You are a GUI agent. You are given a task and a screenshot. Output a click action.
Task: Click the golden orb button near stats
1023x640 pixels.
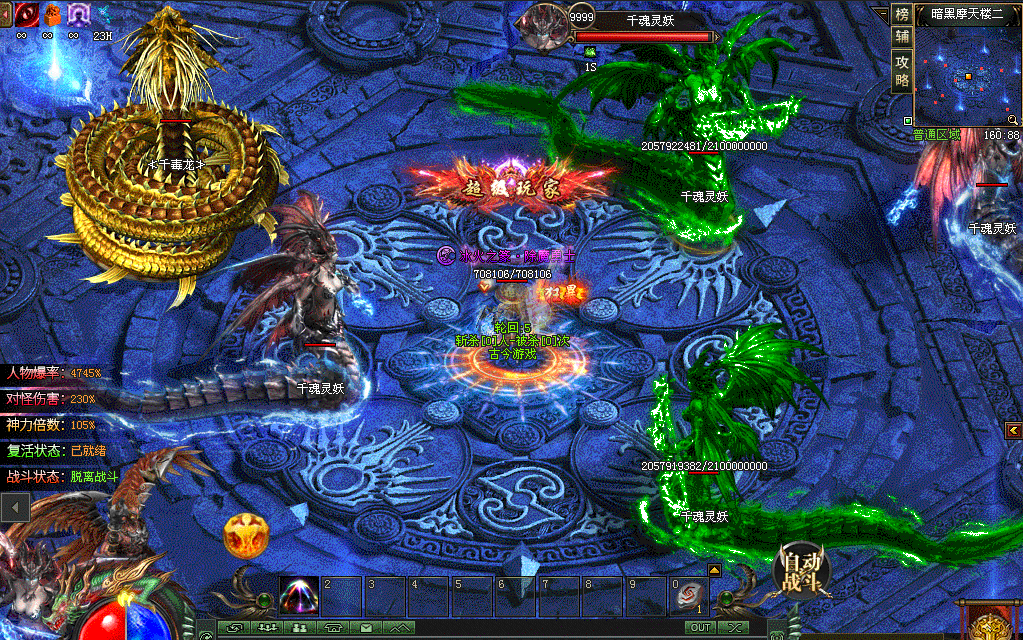[x=245, y=536]
